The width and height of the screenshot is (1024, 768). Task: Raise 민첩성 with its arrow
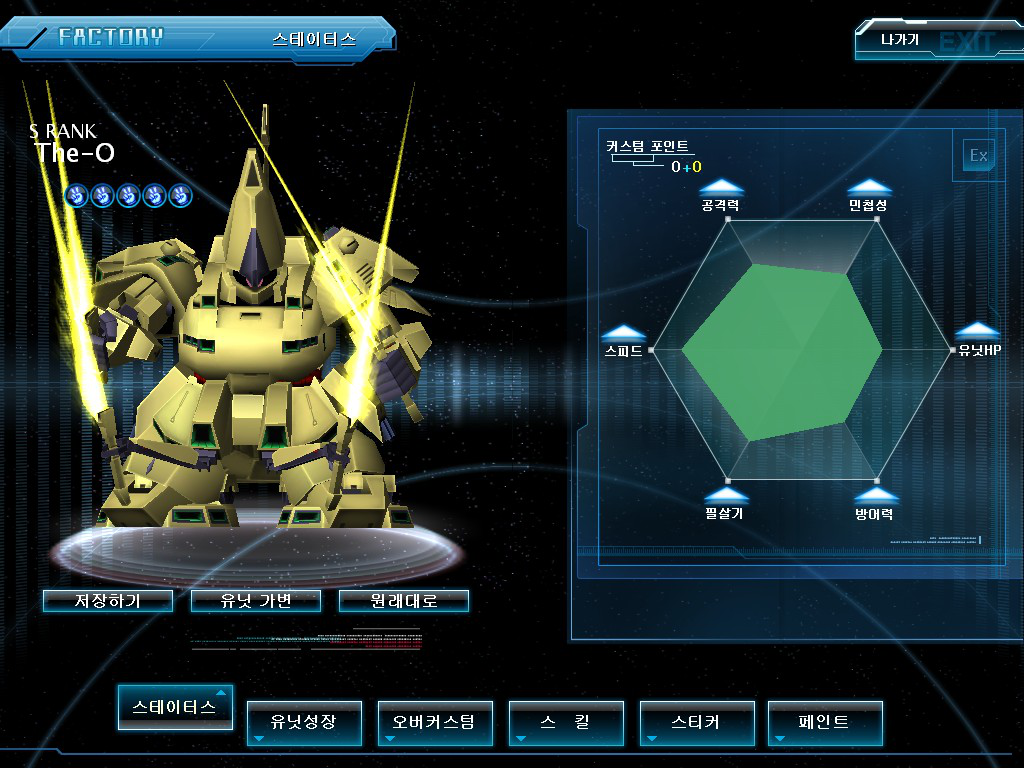click(869, 187)
